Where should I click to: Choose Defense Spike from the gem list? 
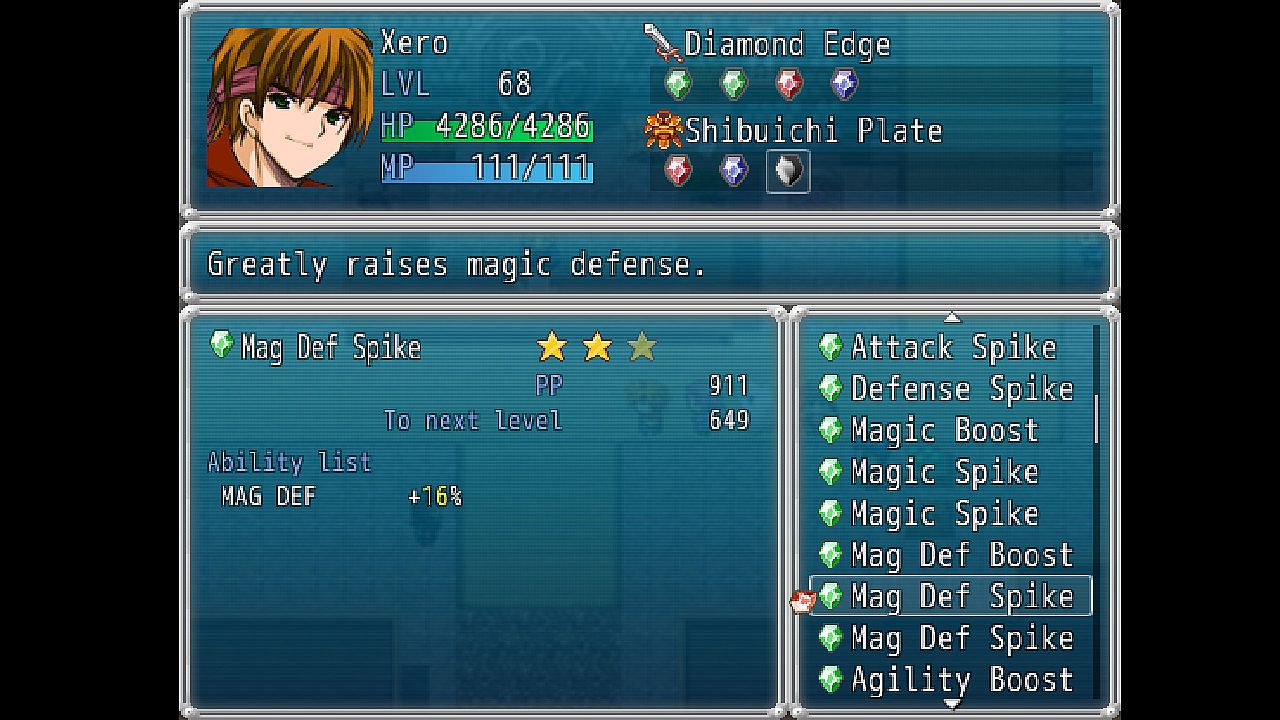[960, 389]
